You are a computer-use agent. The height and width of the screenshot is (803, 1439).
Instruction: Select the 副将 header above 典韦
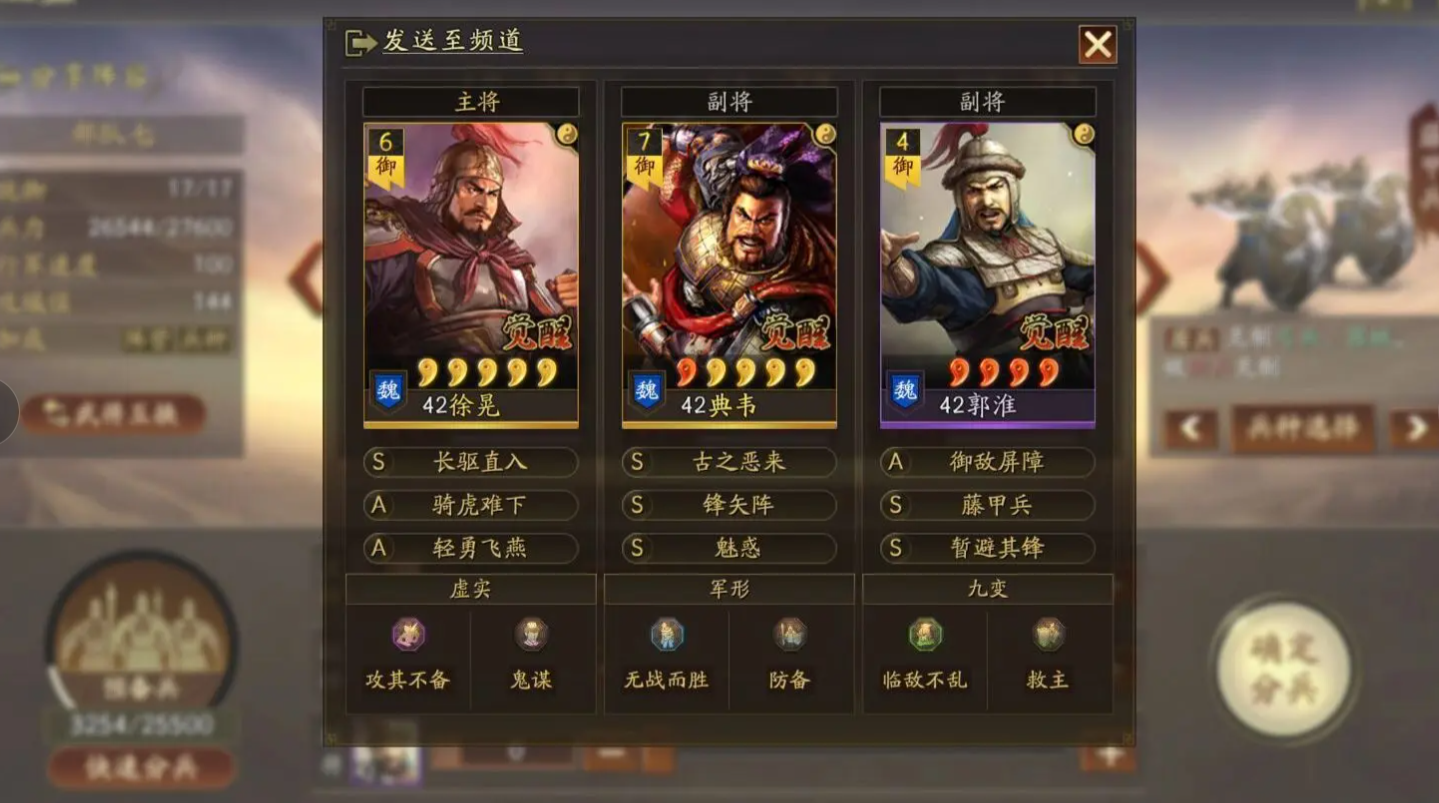pos(730,100)
